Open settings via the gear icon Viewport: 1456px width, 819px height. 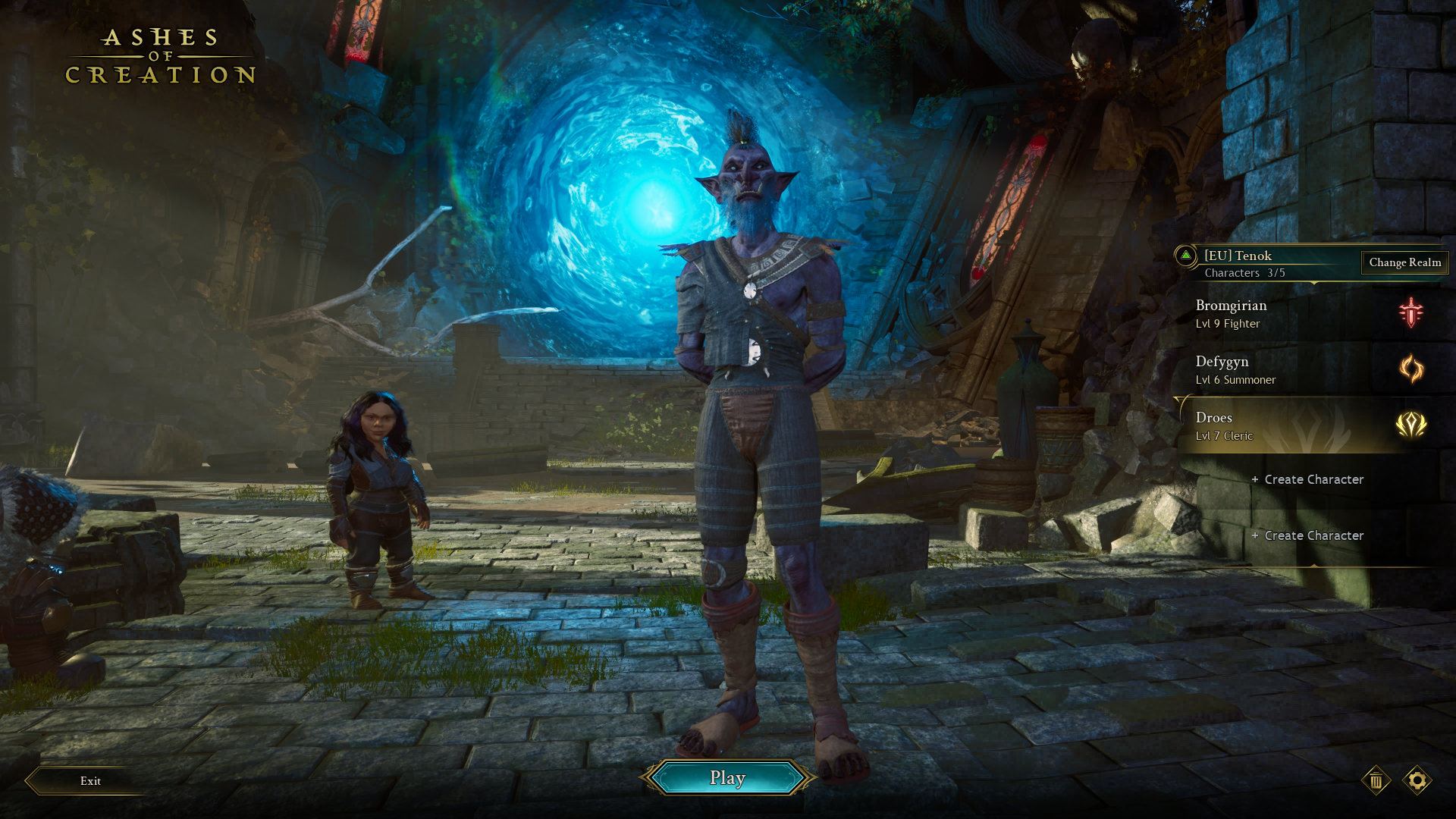[x=1417, y=780]
